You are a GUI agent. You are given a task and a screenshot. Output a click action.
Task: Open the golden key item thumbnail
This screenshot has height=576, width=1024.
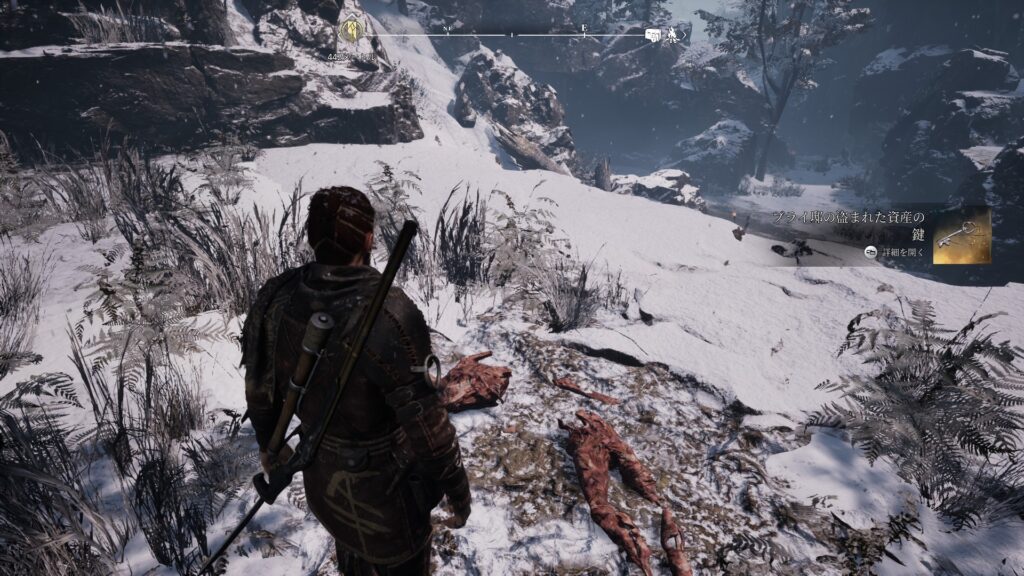point(961,236)
